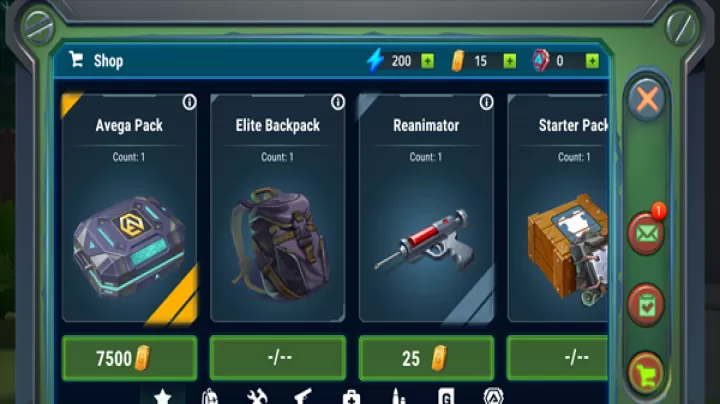Click the shopping cart side button
The width and height of the screenshot is (720, 404).
pos(647,373)
